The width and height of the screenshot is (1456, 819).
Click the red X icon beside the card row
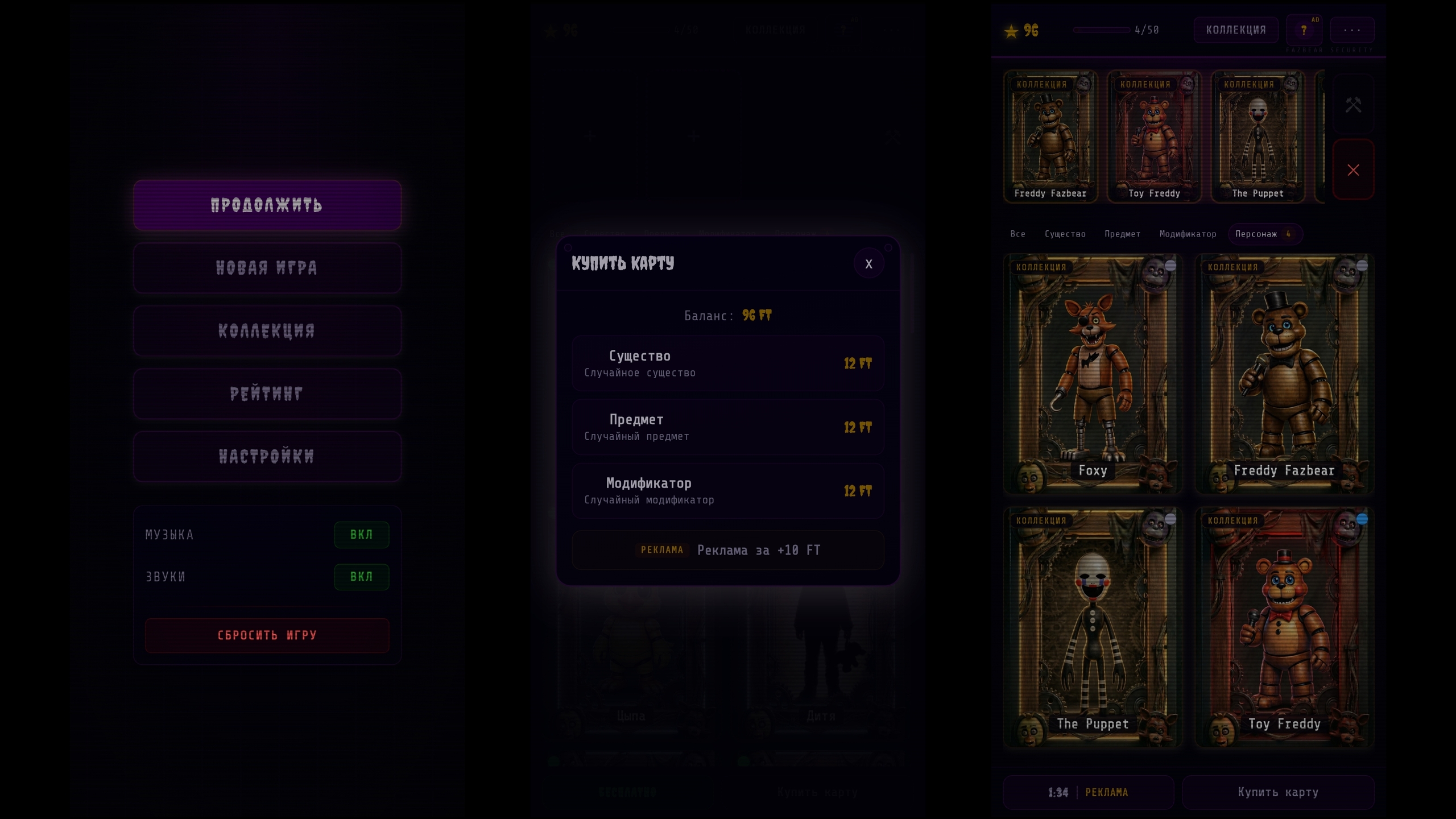point(1354,169)
